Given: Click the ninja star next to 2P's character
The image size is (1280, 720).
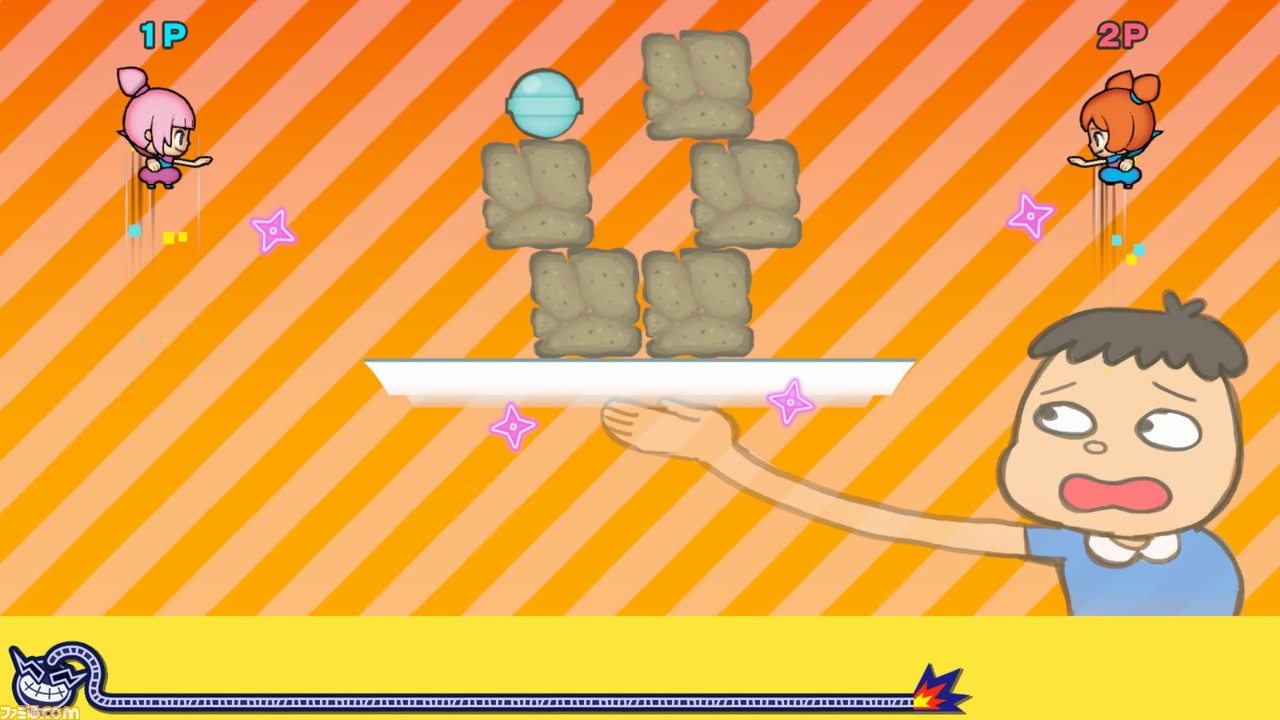Looking at the screenshot, I should 1031,214.
